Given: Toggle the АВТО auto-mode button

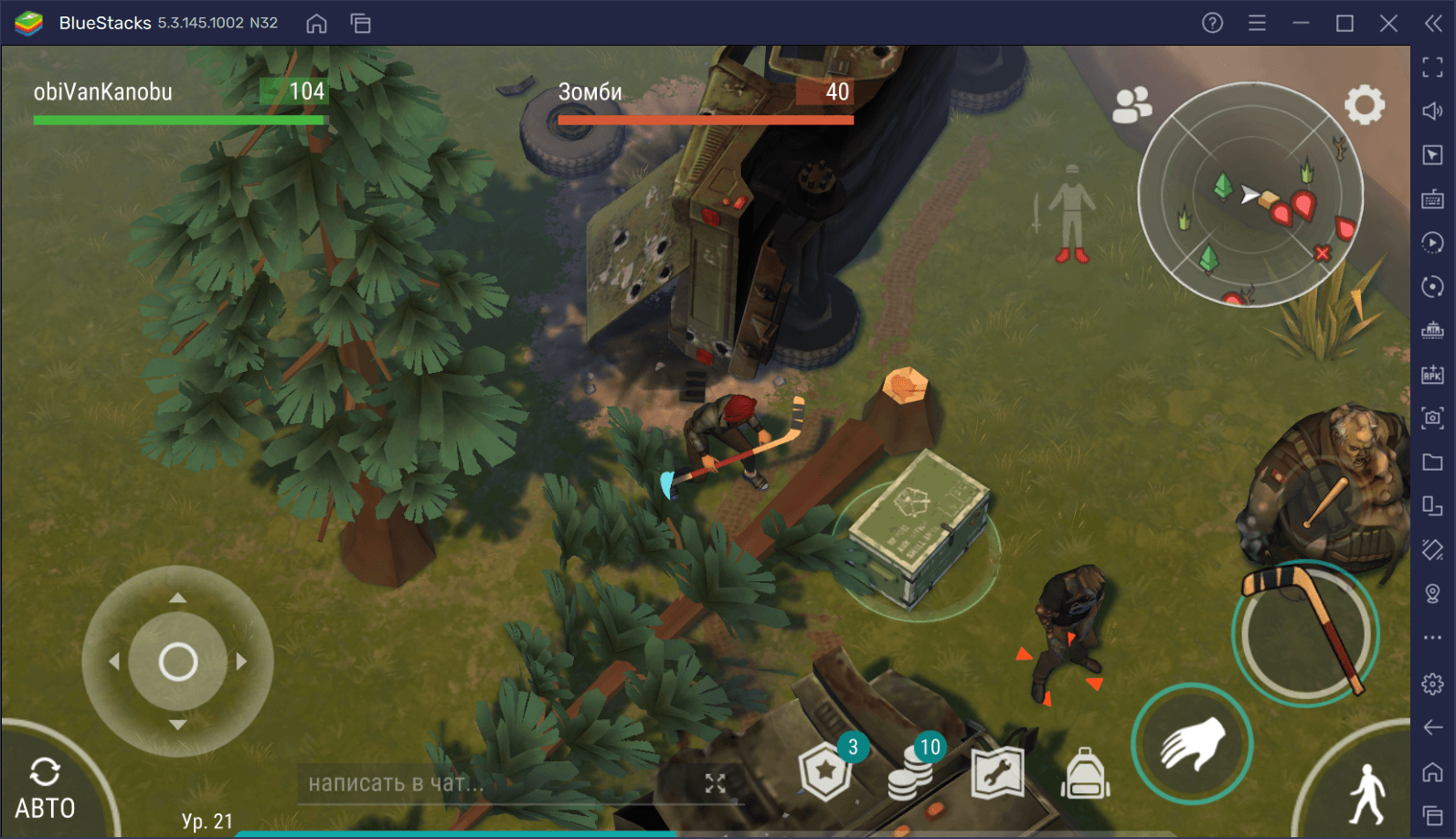Looking at the screenshot, I should (45, 788).
